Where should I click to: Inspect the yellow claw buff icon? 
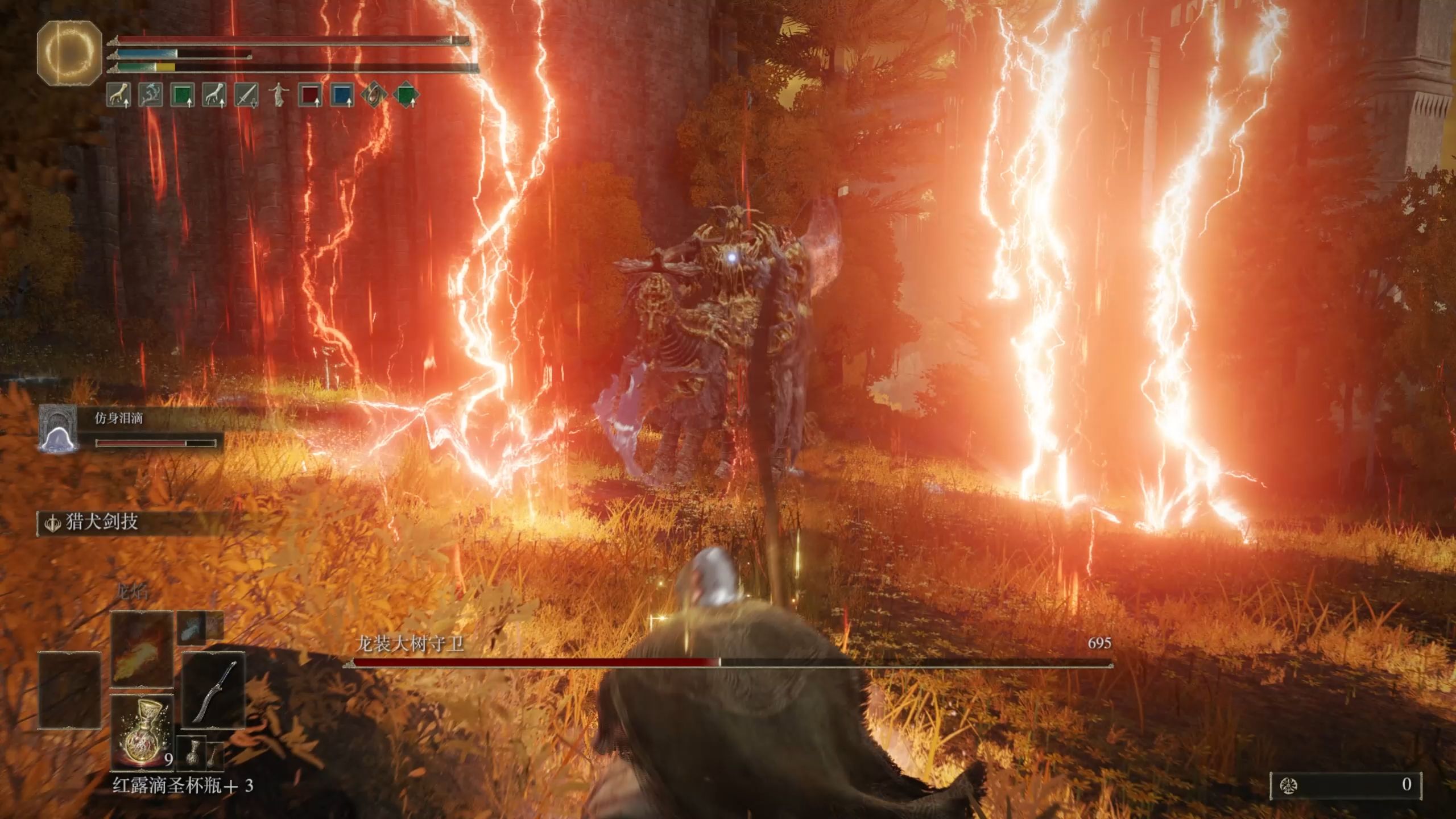tap(118, 94)
